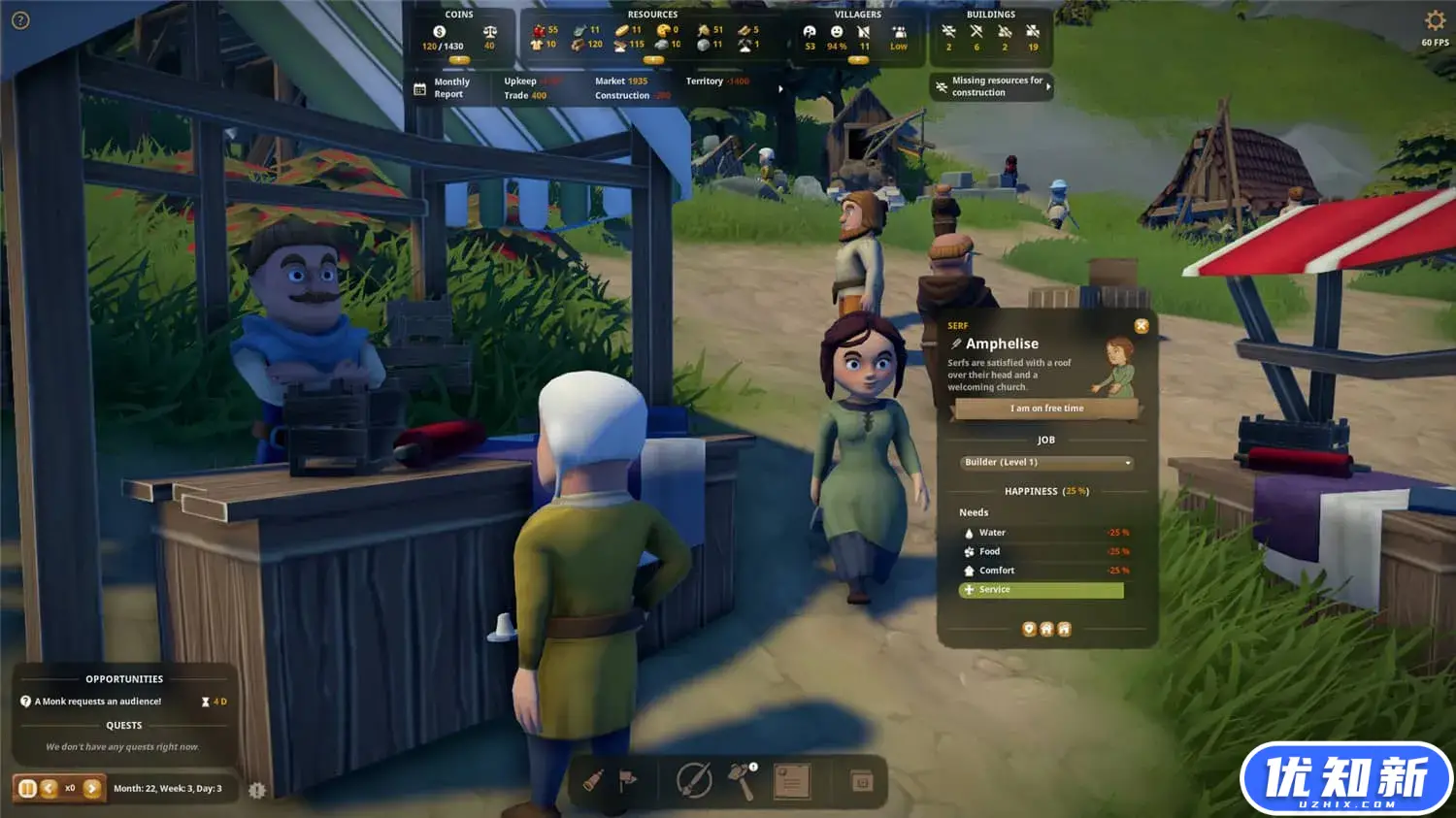Decrease game speed with the left arrow
This screenshot has height=818, width=1456.
[49, 789]
